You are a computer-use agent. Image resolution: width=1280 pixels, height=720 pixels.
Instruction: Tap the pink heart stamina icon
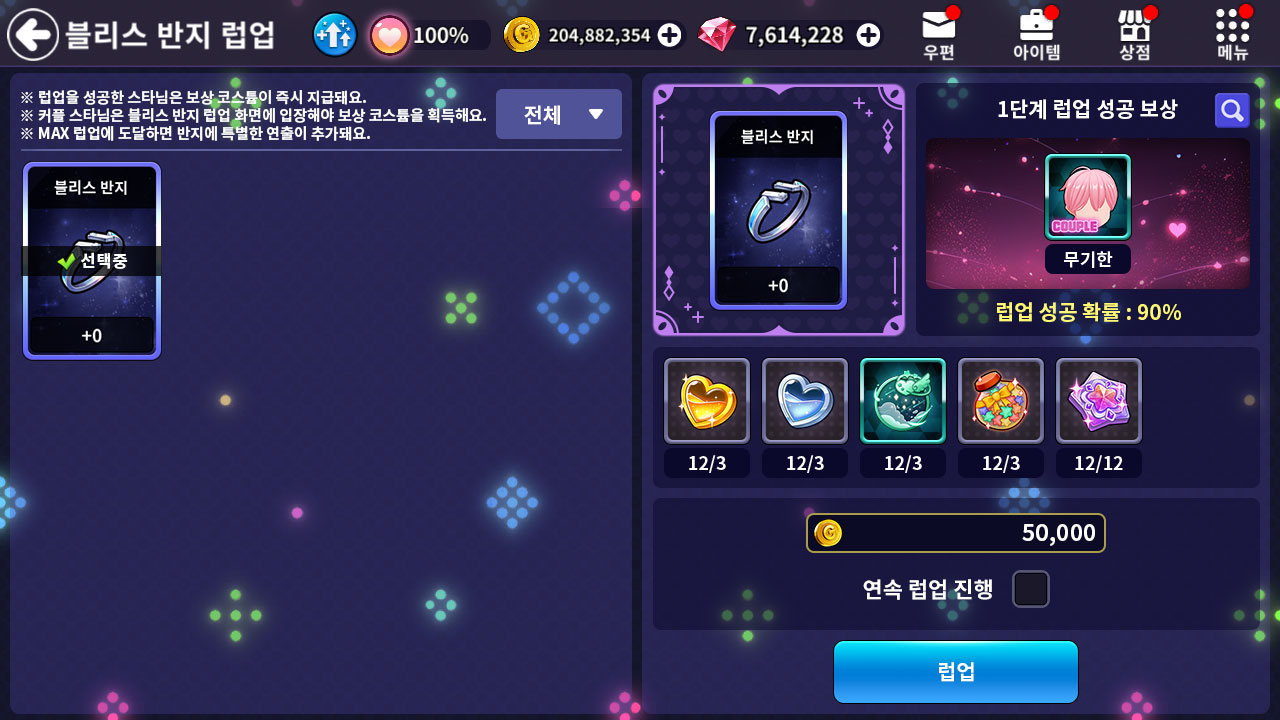pos(389,36)
